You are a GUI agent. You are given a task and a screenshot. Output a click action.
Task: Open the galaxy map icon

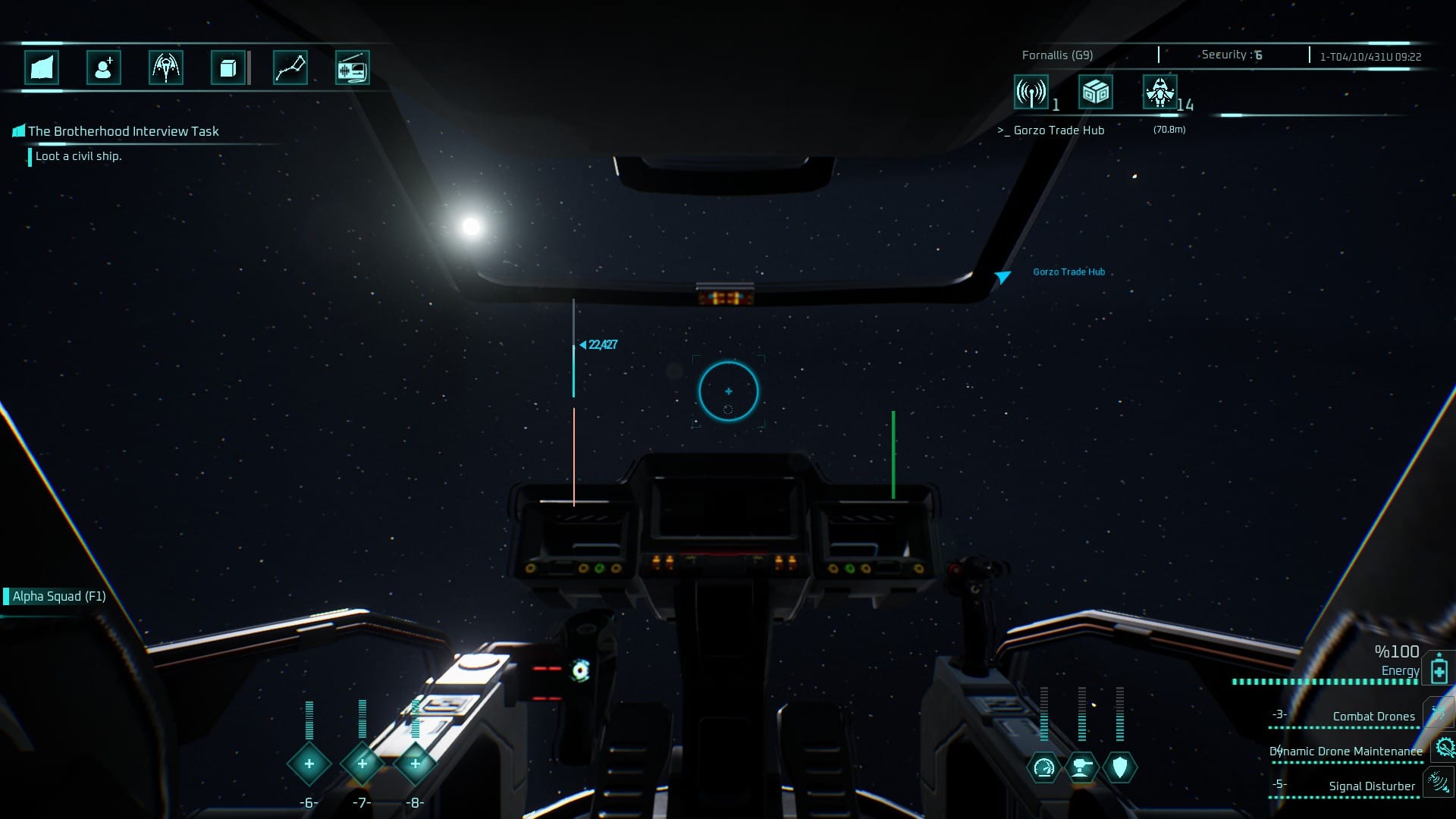click(41, 67)
